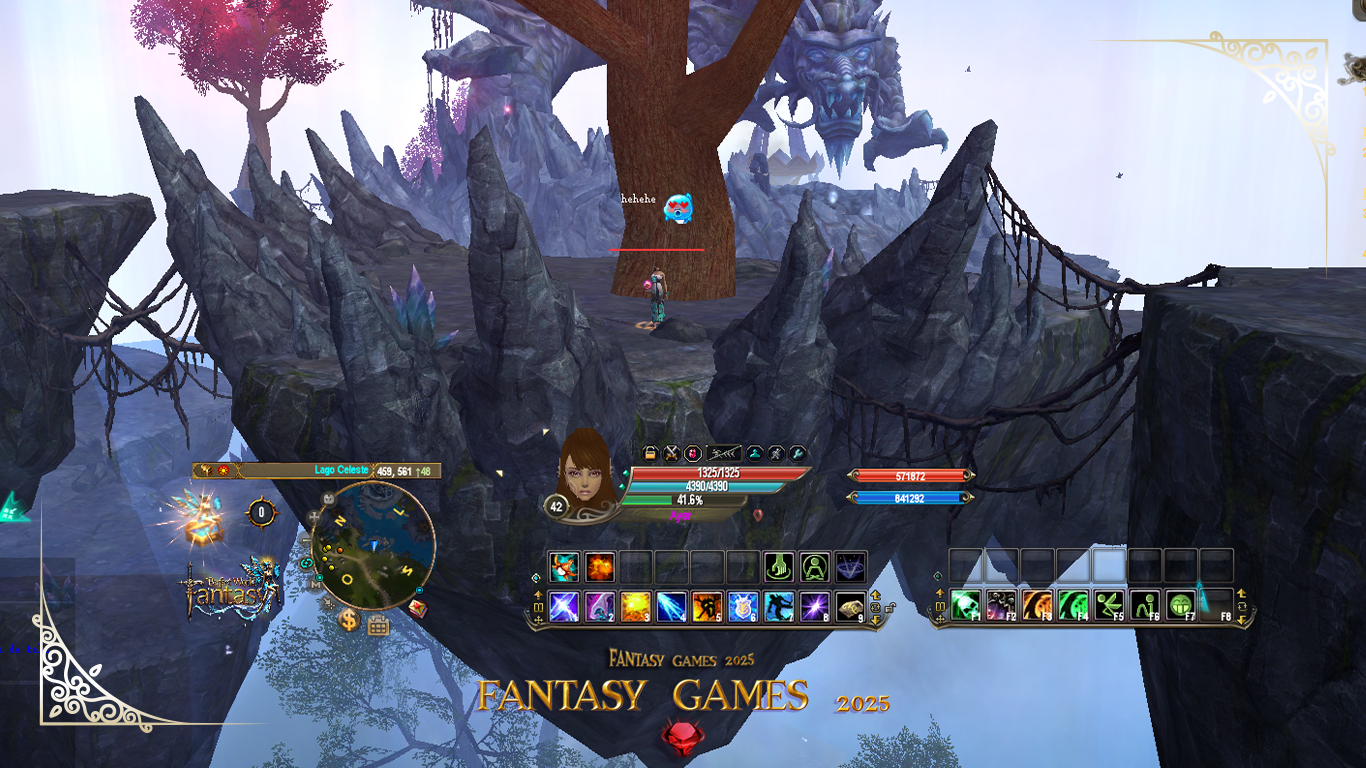Trigger the green grinning face emote in F7
This screenshot has height=768, width=1366.
coord(1181,605)
